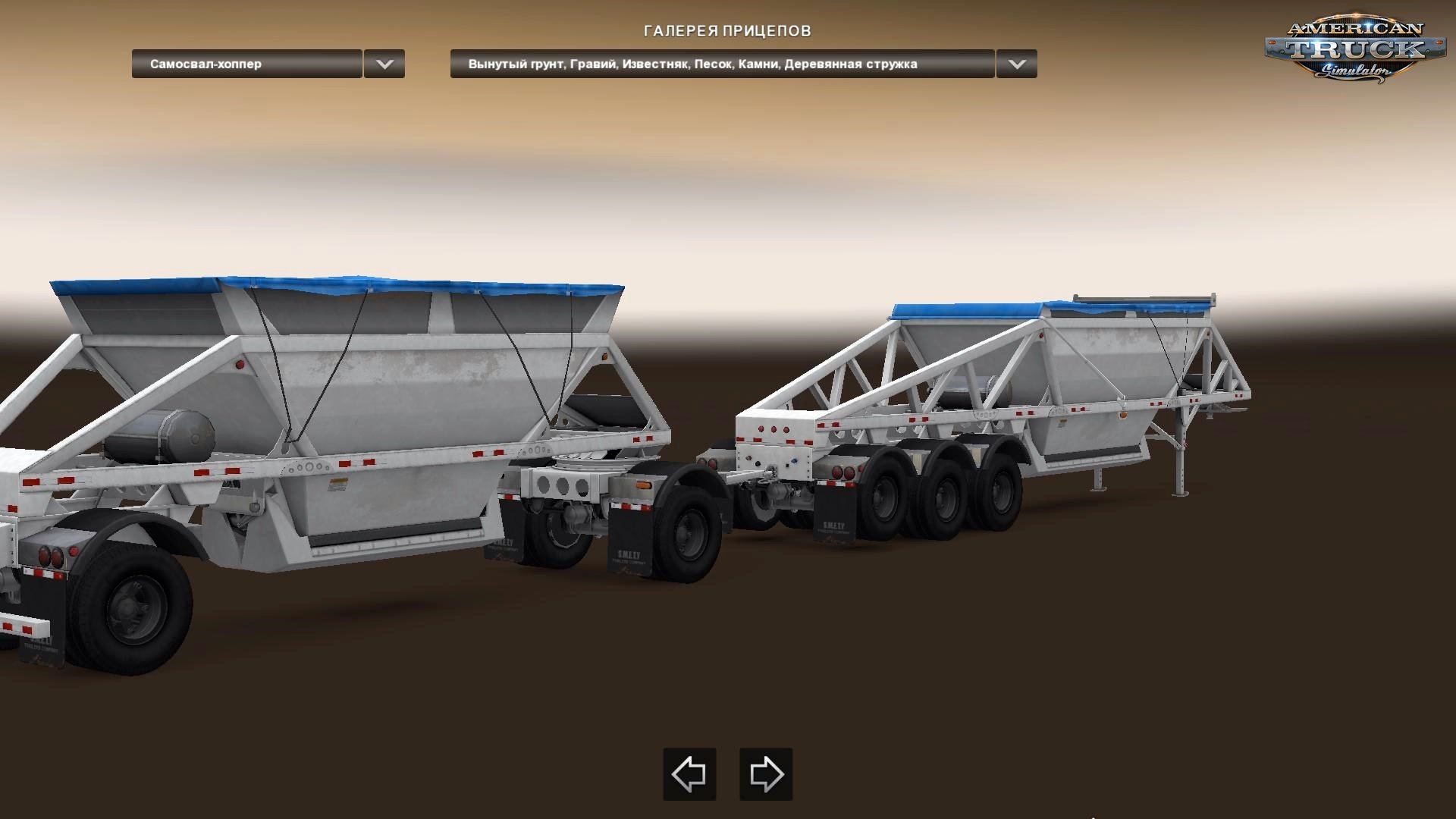
Task: Select the previous trailer via arrow icon
Action: pos(689,775)
